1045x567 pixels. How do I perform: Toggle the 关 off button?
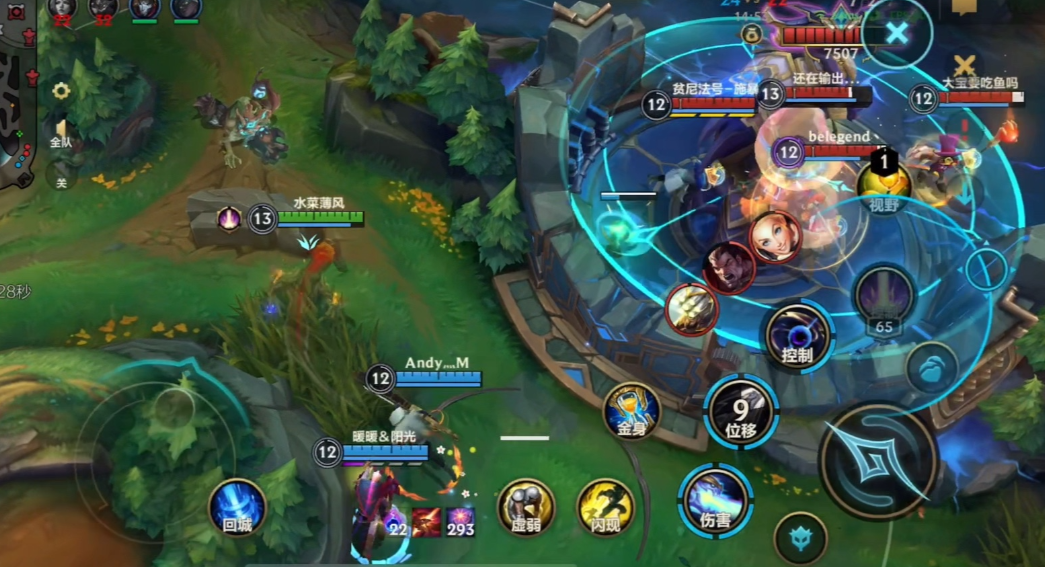point(61,177)
